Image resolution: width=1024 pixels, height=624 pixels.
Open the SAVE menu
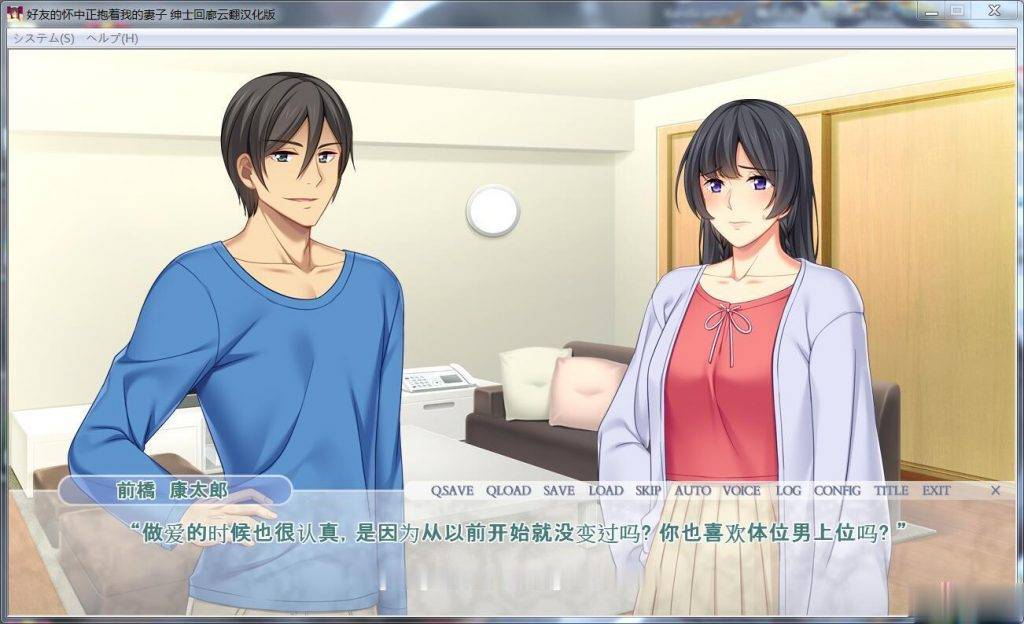click(559, 491)
